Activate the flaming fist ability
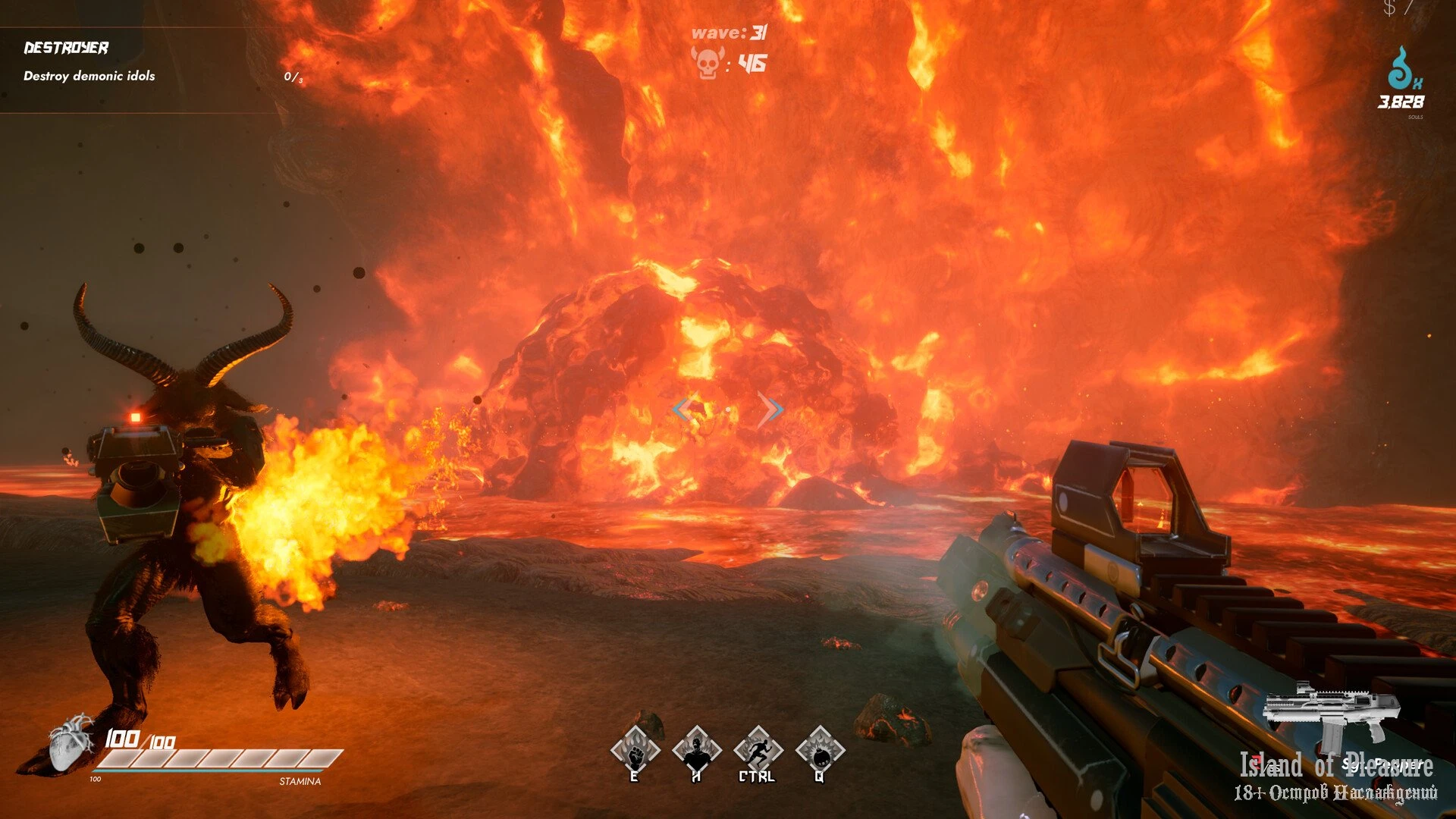Viewport: 1456px width, 819px height. (x=635, y=752)
